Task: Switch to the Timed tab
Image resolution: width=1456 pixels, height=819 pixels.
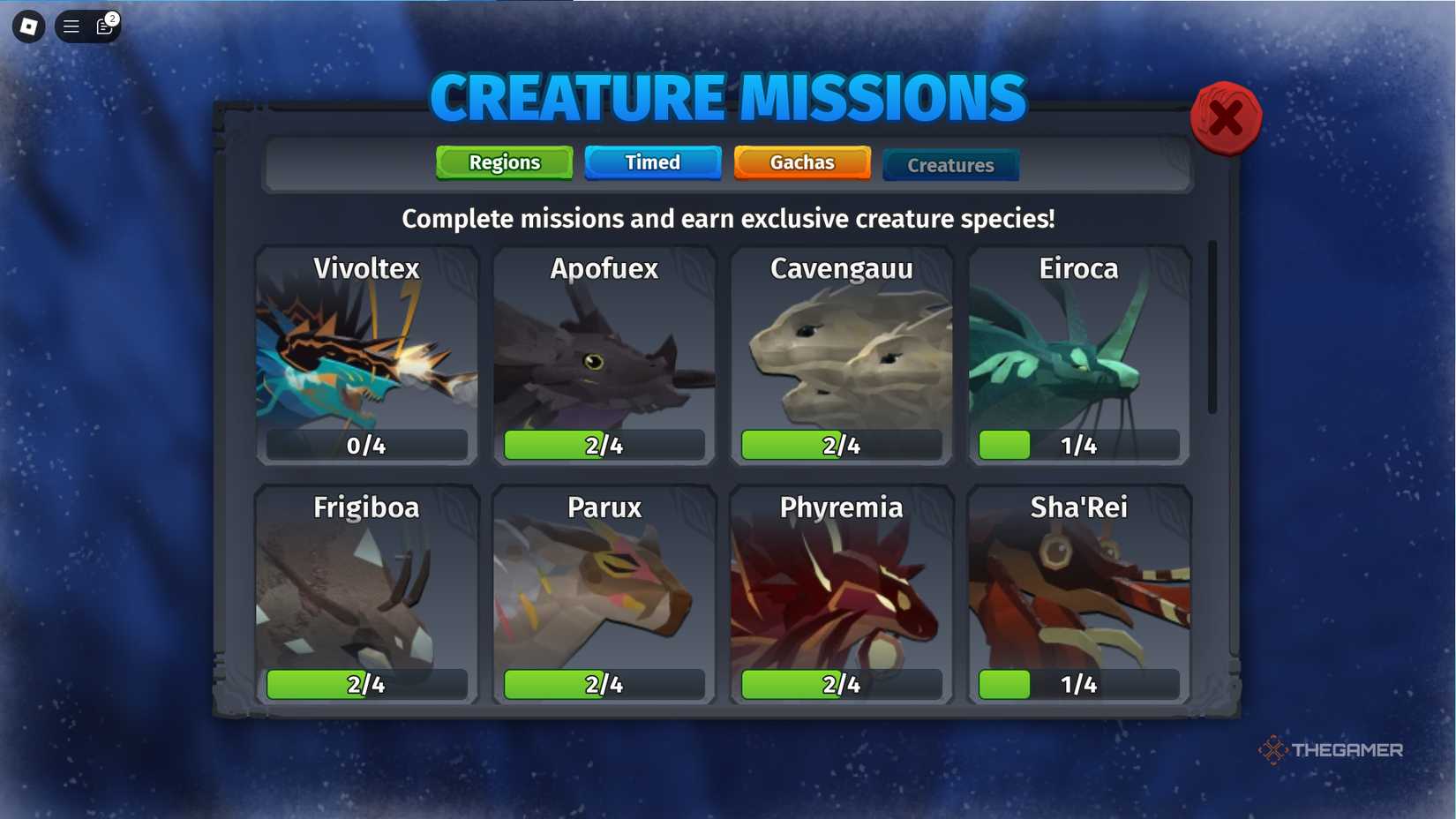Action: pos(653,162)
